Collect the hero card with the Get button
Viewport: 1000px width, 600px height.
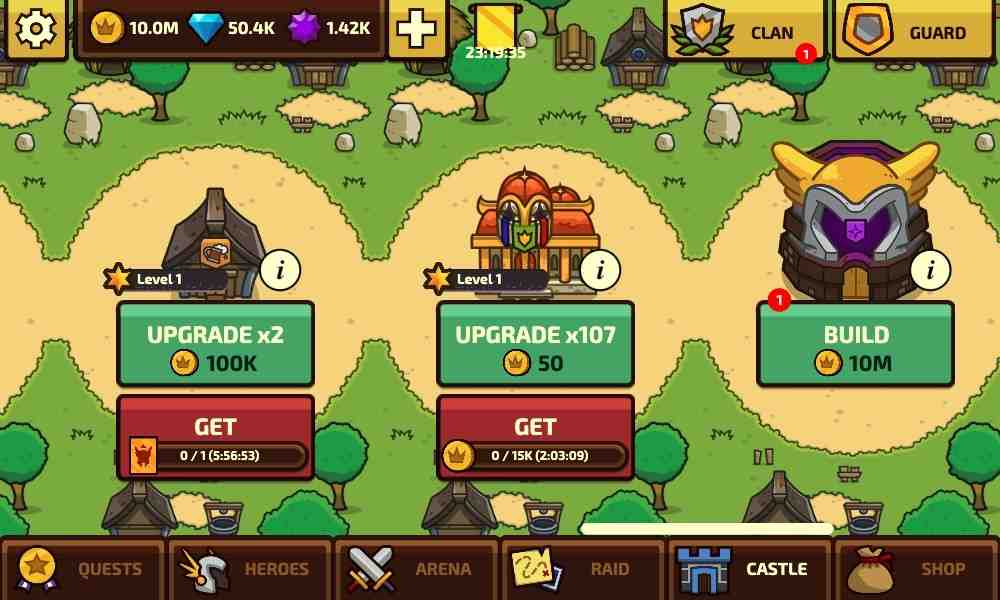215,437
